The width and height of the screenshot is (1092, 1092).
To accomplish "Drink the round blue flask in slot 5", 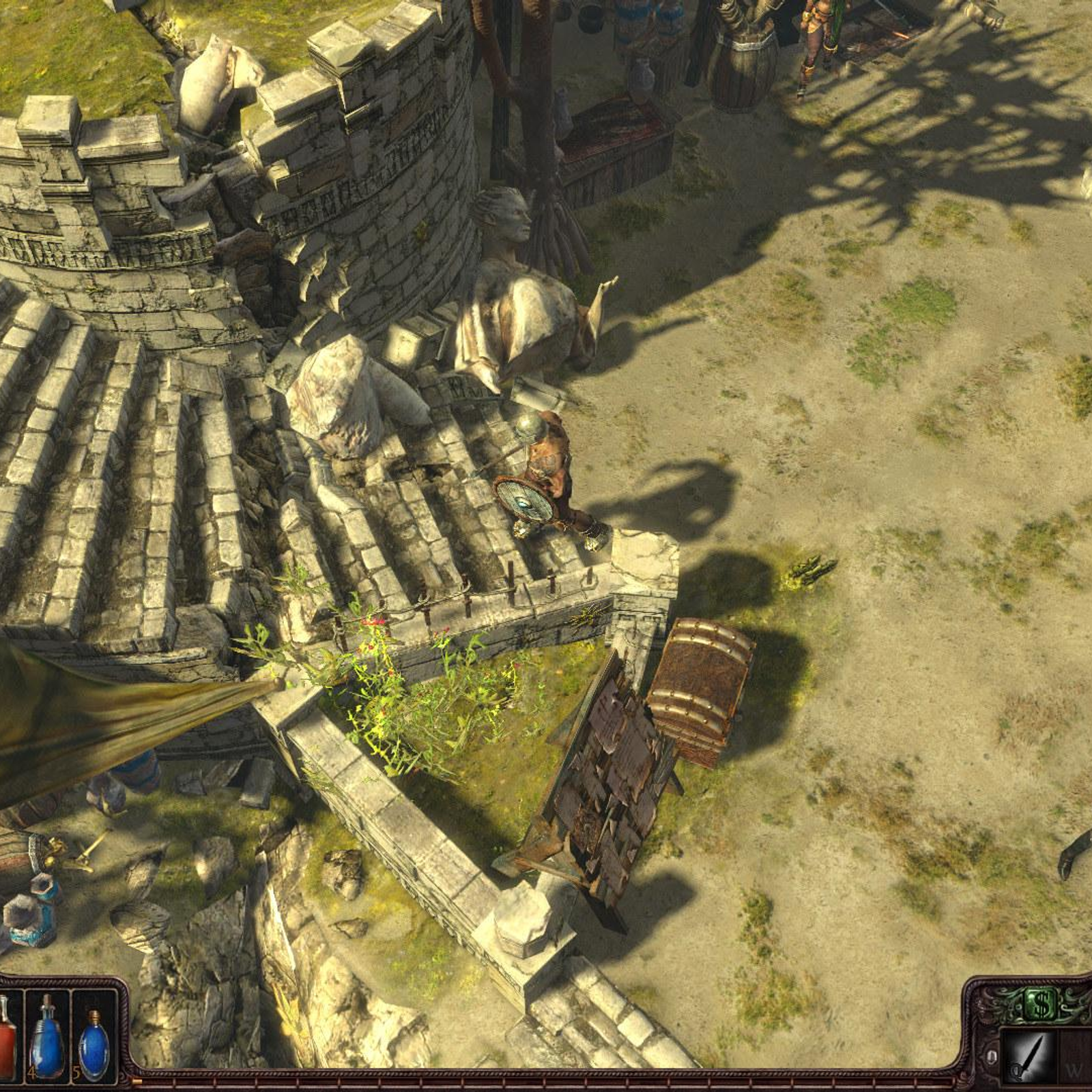I will tap(94, 1037).
